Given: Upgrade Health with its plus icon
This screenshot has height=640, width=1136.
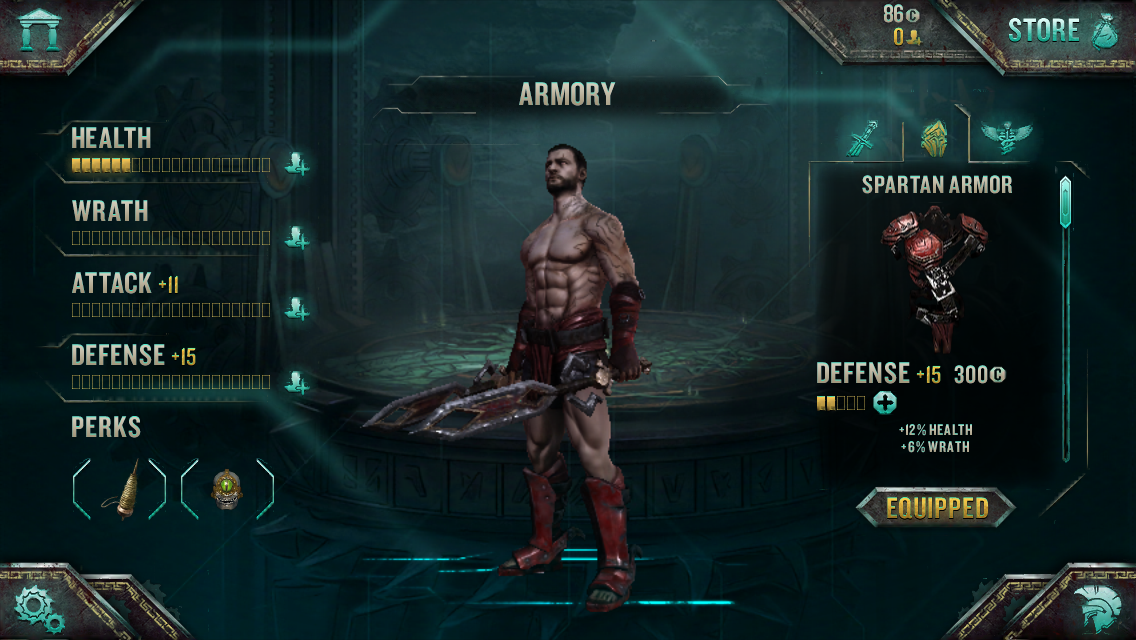Looking at the screenshot, I should tap(296, 163).
